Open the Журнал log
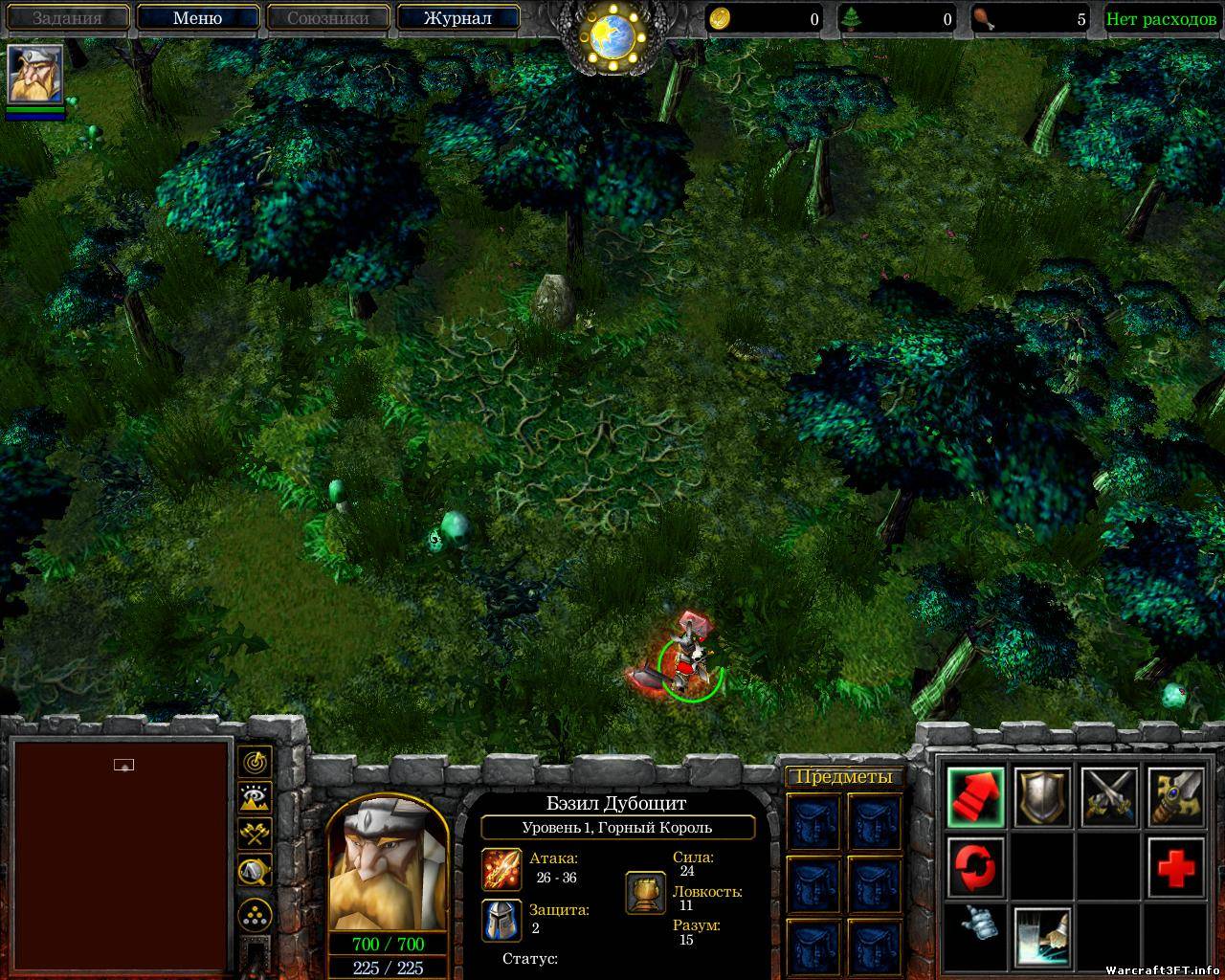Viewport: 1225px width, 980px height. pos(457,18)
